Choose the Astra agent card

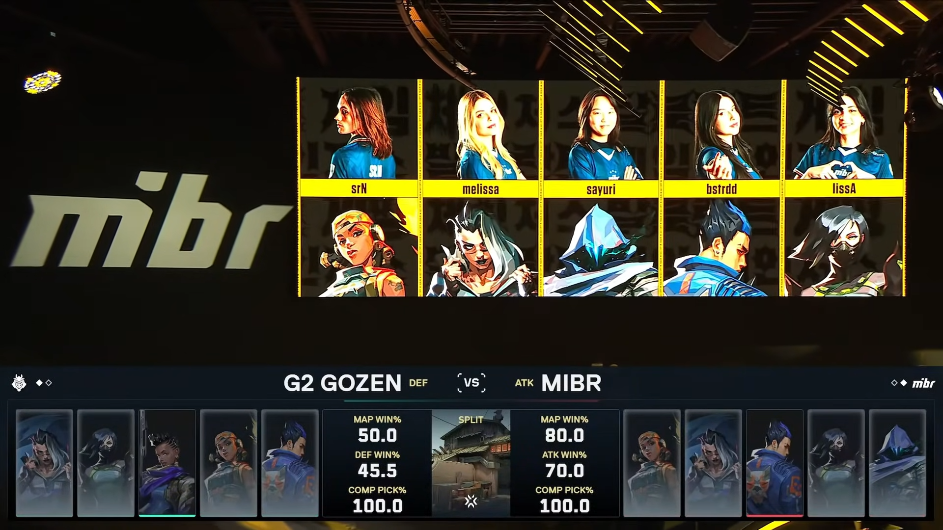167,462
